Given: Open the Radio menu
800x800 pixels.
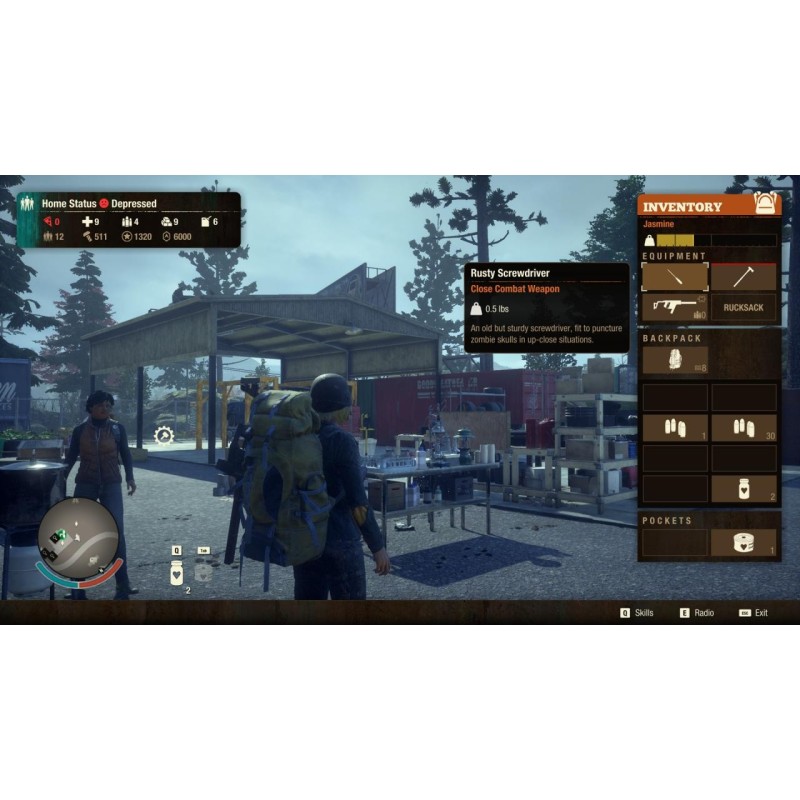Looking at the screenshot, I should (698, 612).
